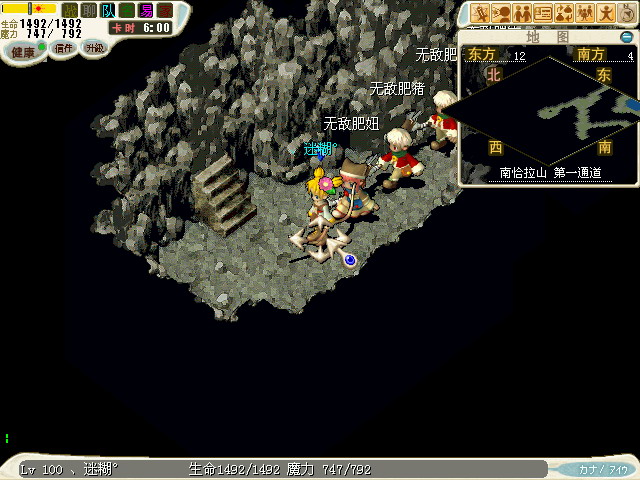Click the compass icon on the toolbar

626,13
